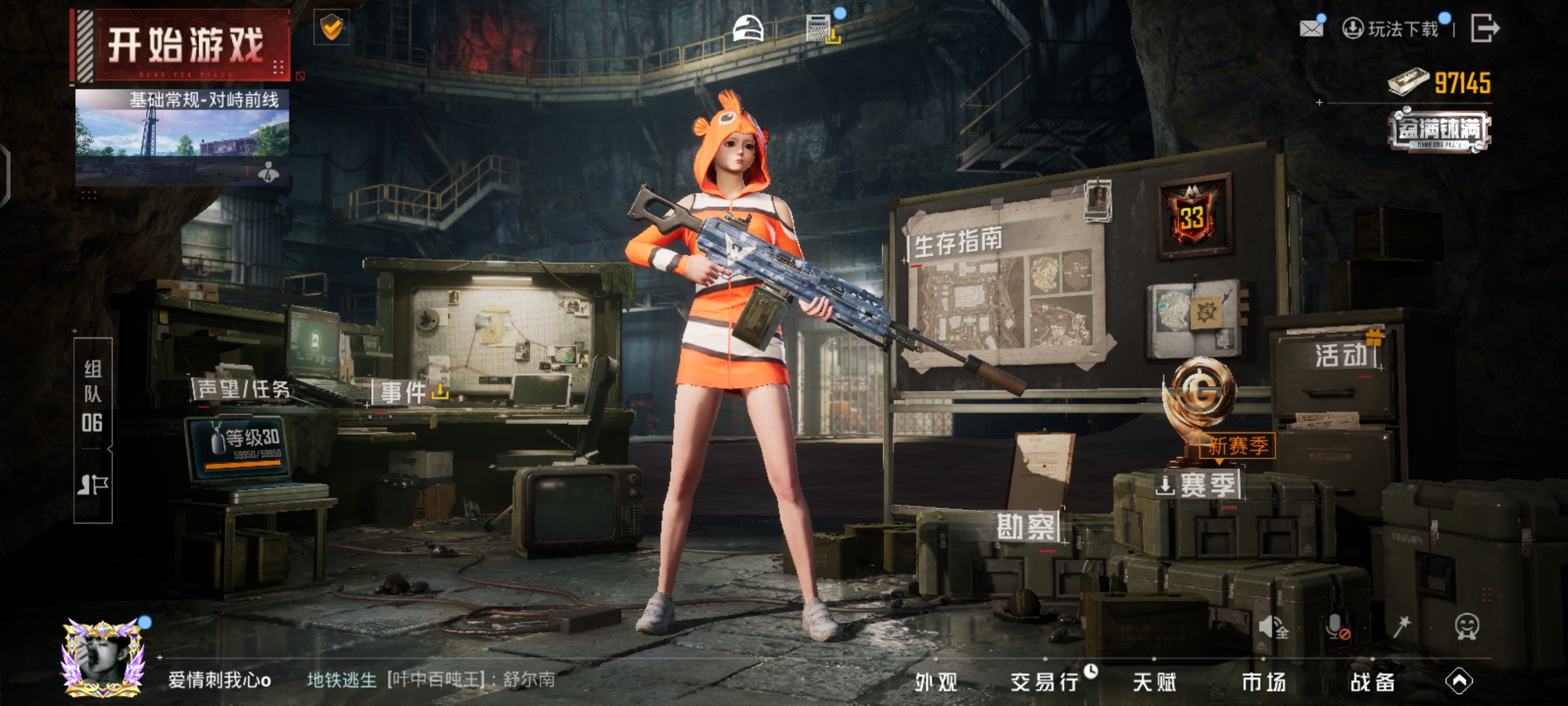
Task: Toggle the microphone icon
Action: (1337, 628)
